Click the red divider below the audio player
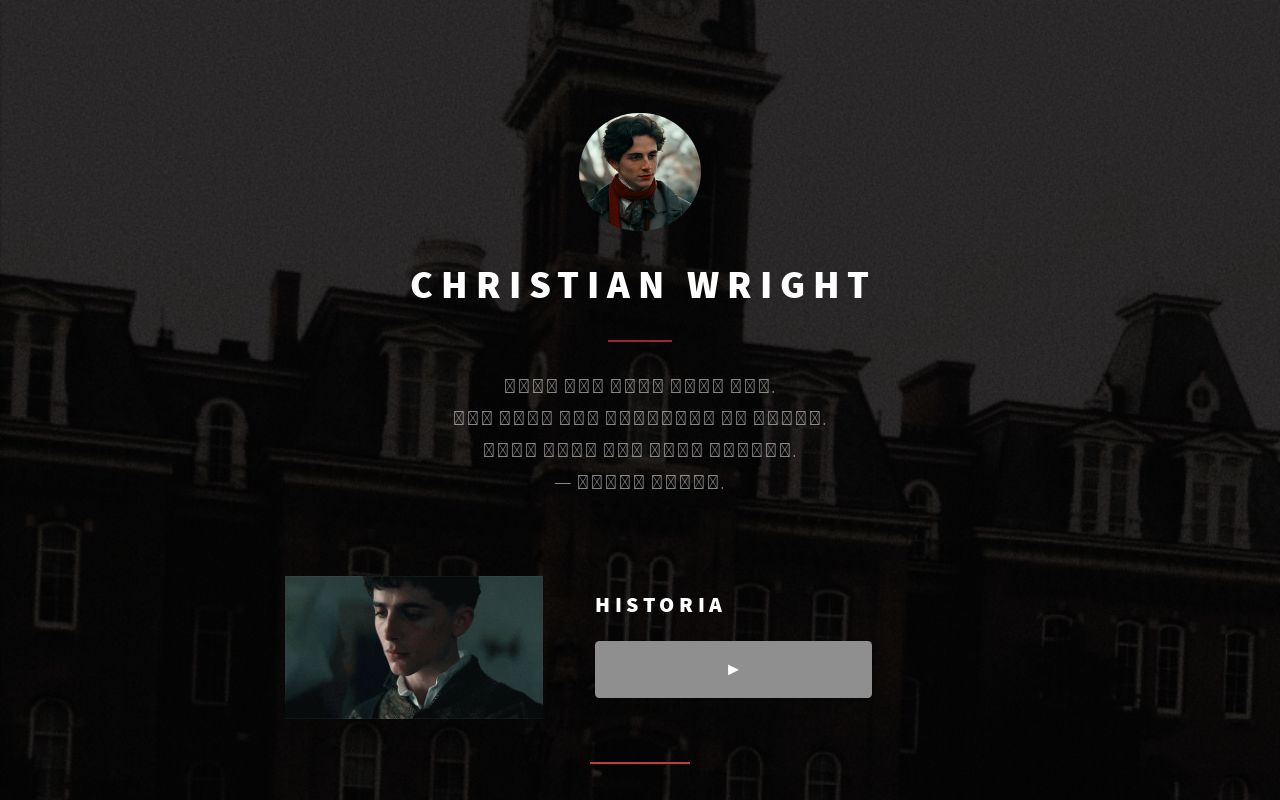 639,763
